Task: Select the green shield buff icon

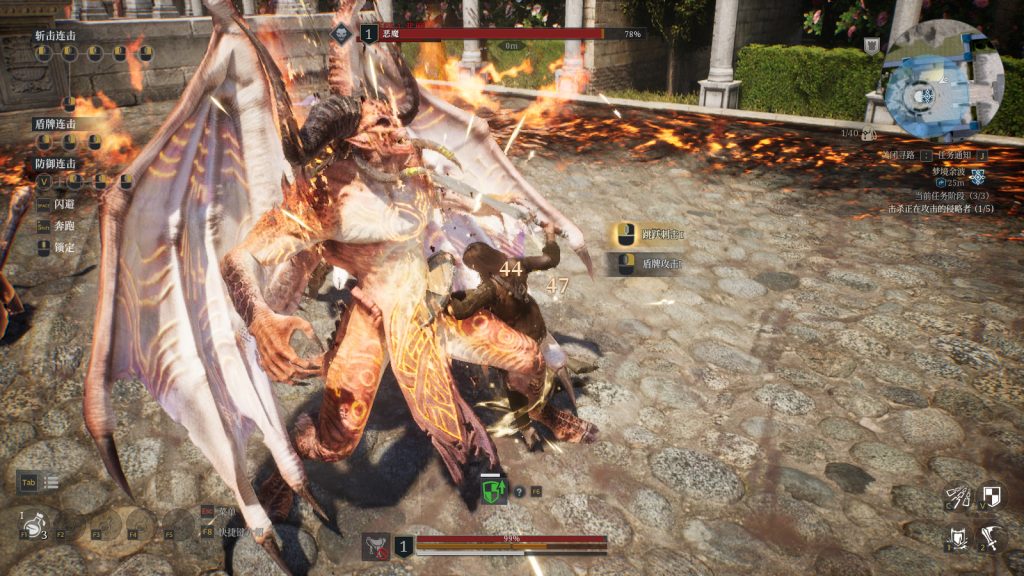Action: point(494,491)
